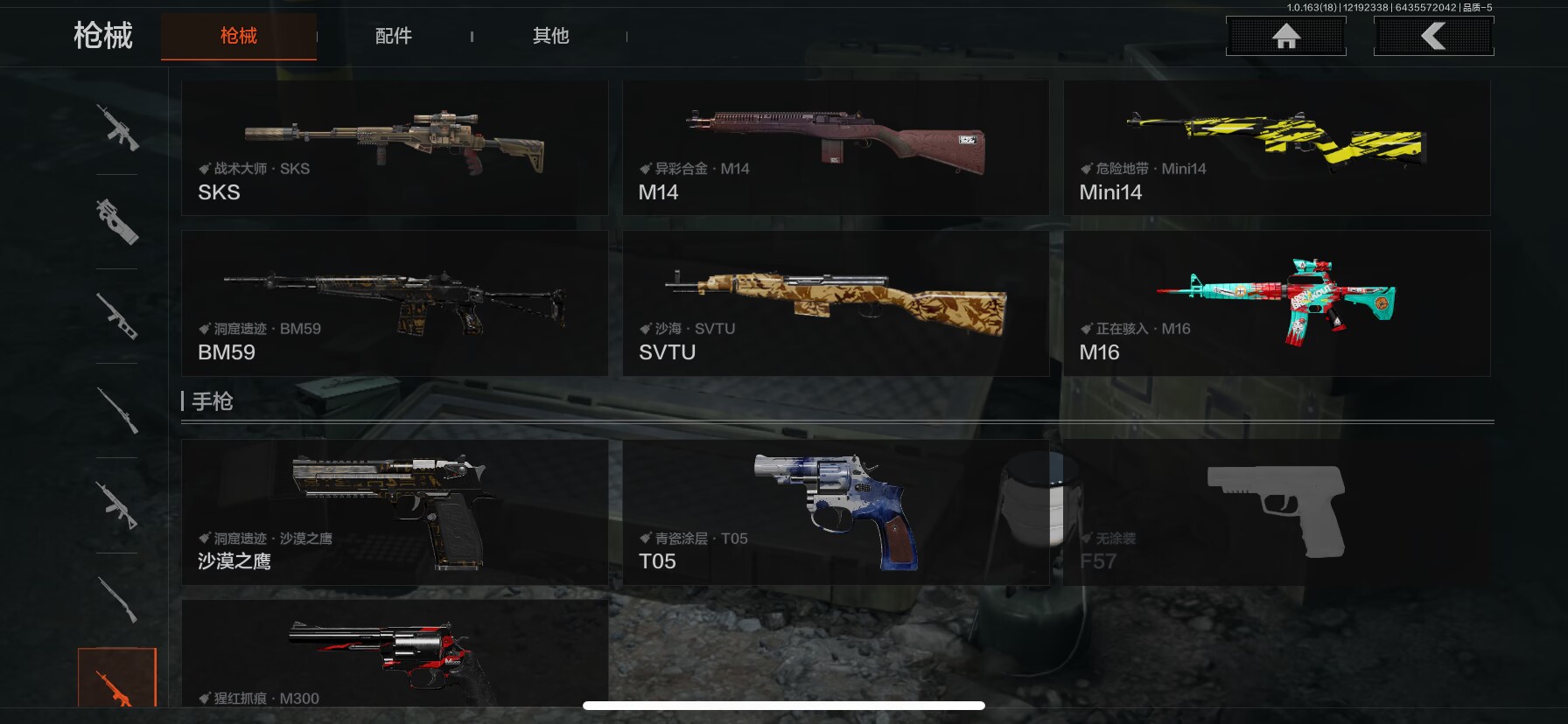
Task: Select the greyed-out F57 pistol card
Action: 1276,512
